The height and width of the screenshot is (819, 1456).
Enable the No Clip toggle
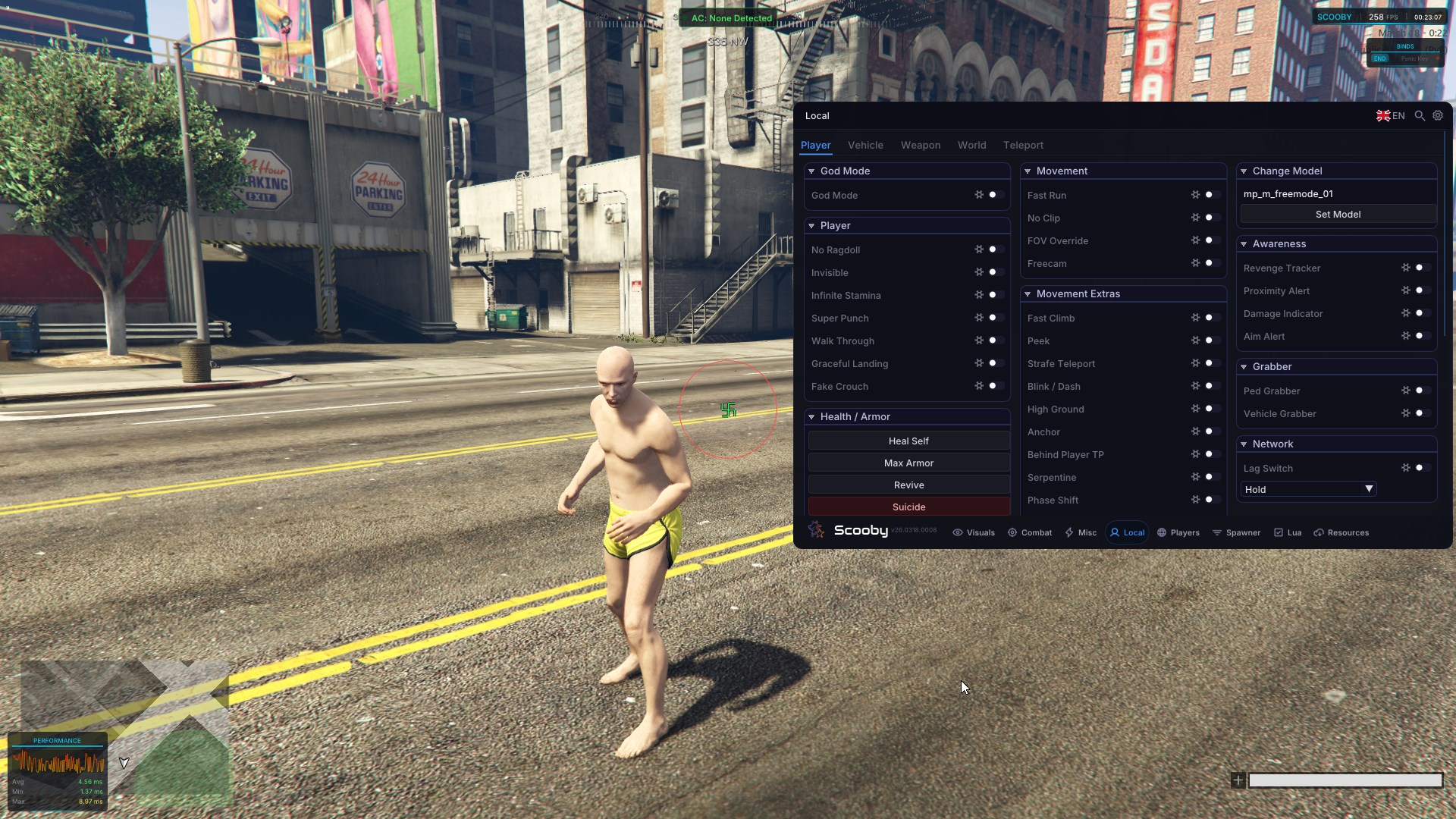[1210, 218]
